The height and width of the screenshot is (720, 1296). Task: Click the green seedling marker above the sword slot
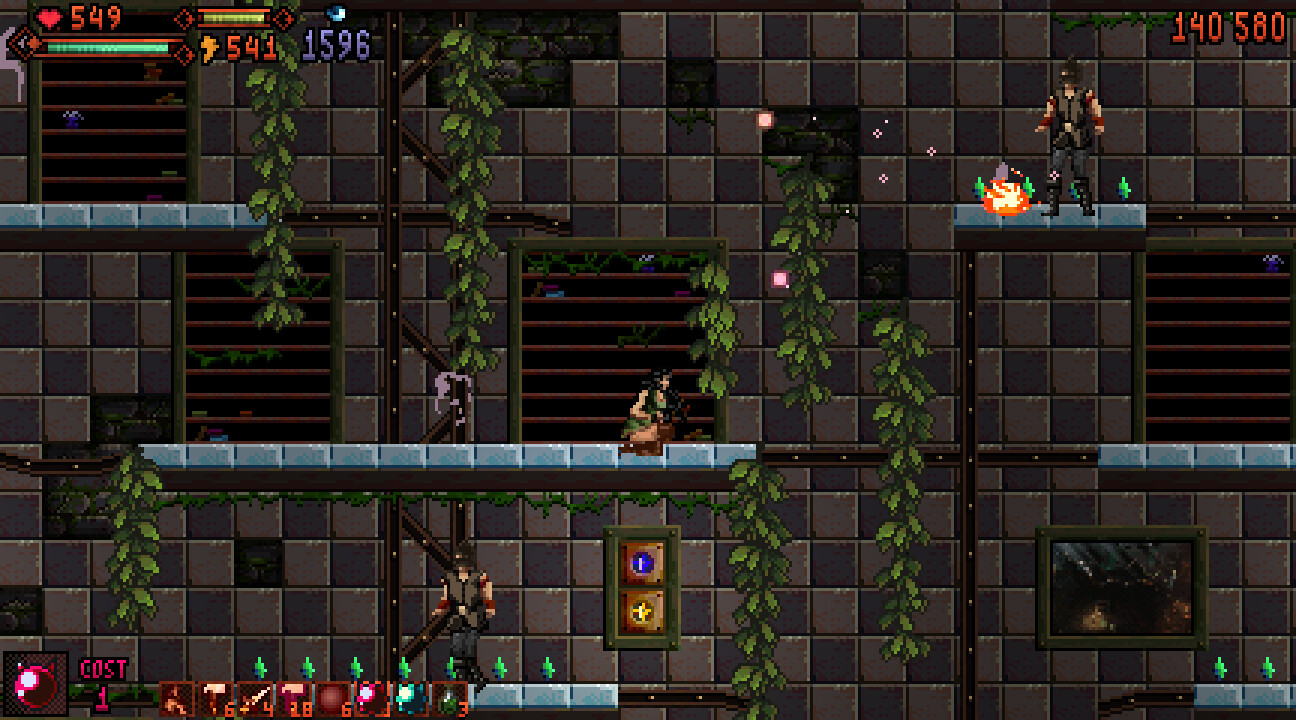(x=259, y=668)
